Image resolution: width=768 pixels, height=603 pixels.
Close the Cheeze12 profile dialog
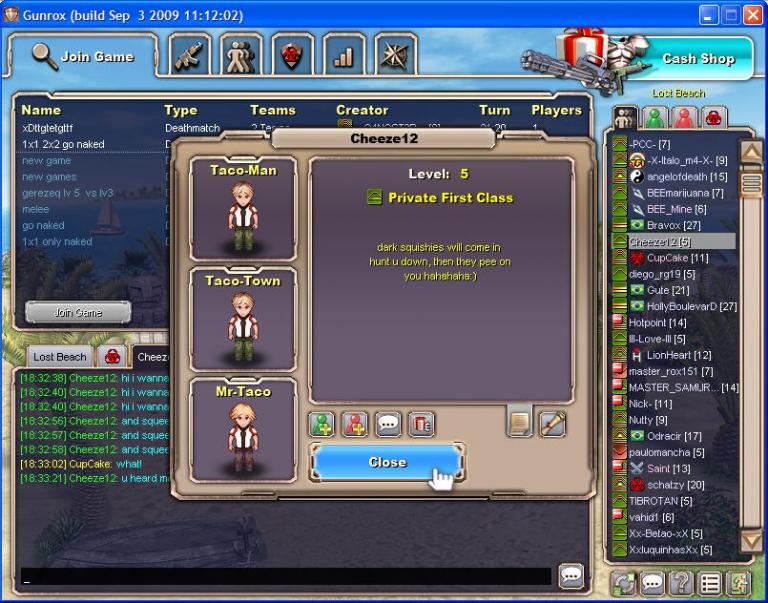387,462
